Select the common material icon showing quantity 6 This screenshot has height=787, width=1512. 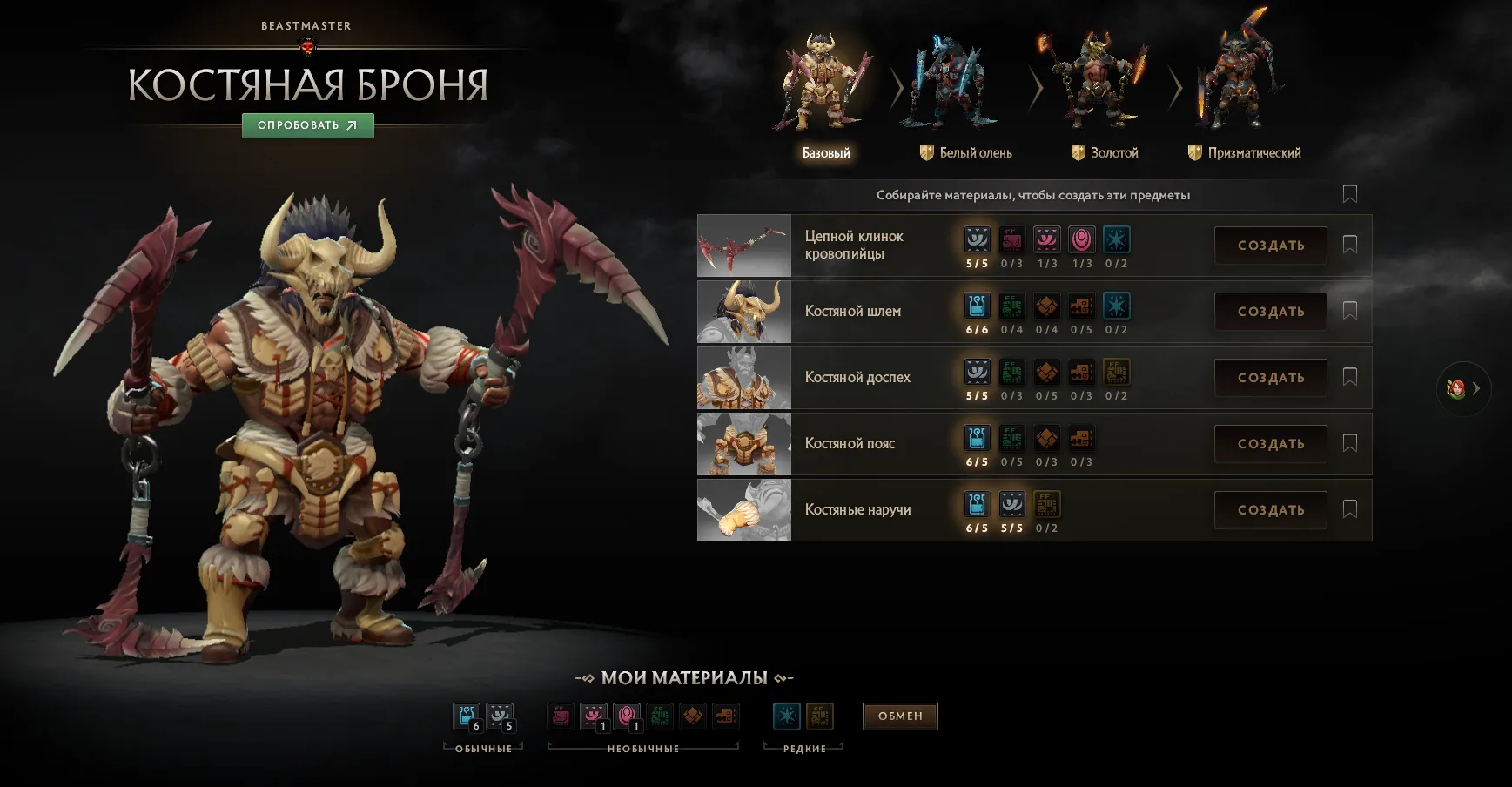pos(467,716)
